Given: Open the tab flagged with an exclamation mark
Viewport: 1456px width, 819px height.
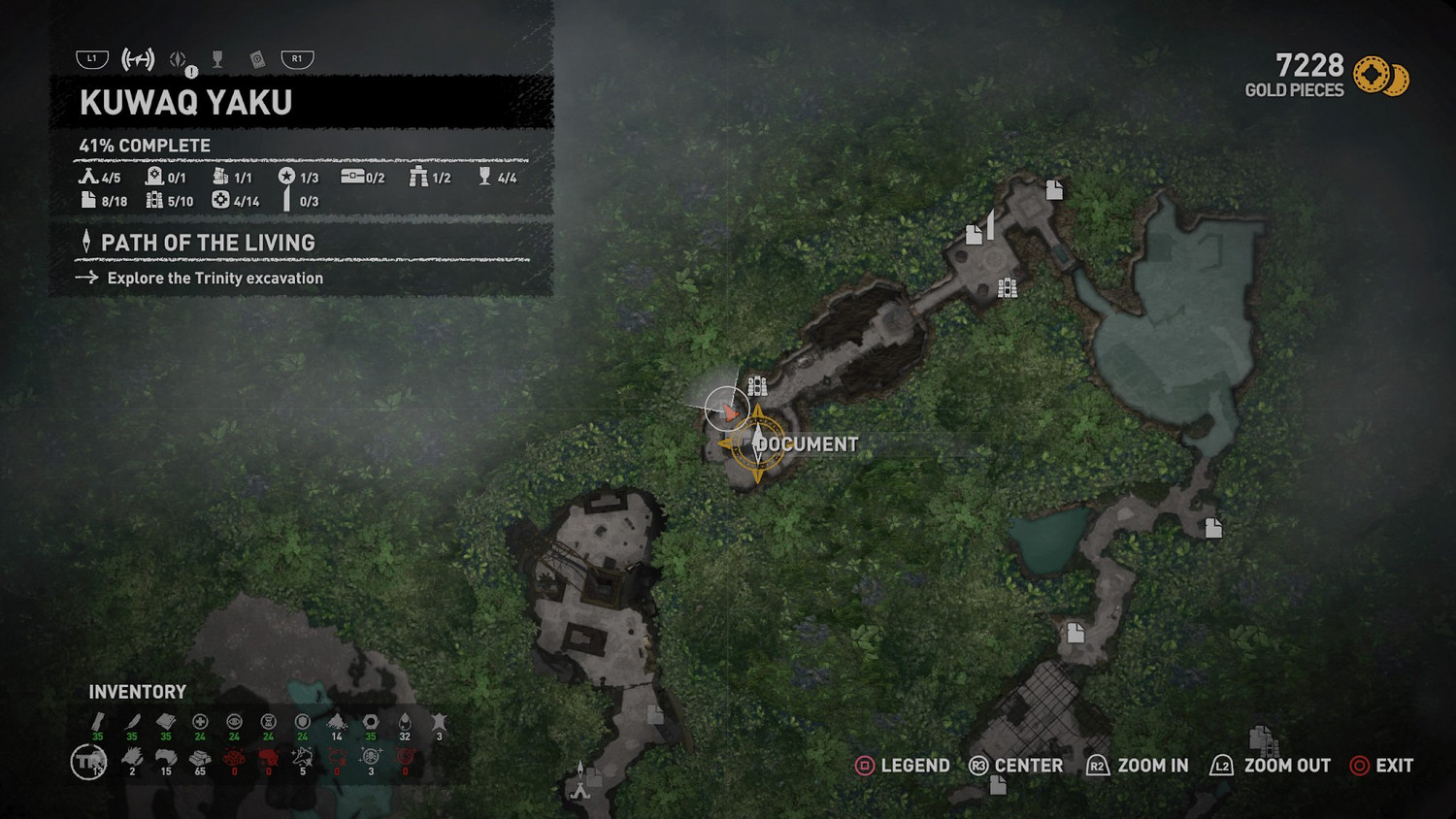Looking at the screenshot, I should (x=180, y=61).
